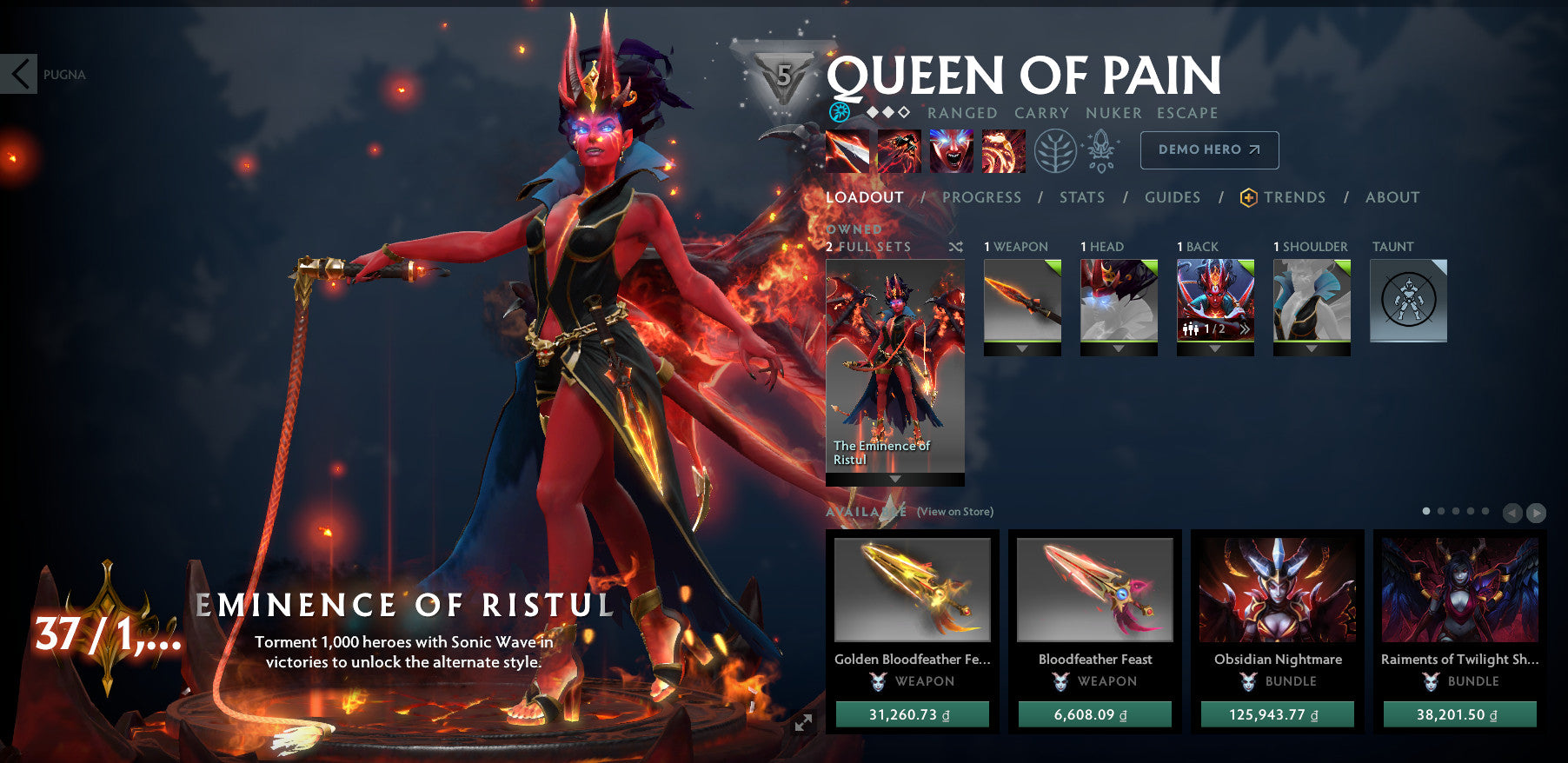Follow the View on Store link
The height and width of the screenshot is (763, 1568).
coord(954,512)
